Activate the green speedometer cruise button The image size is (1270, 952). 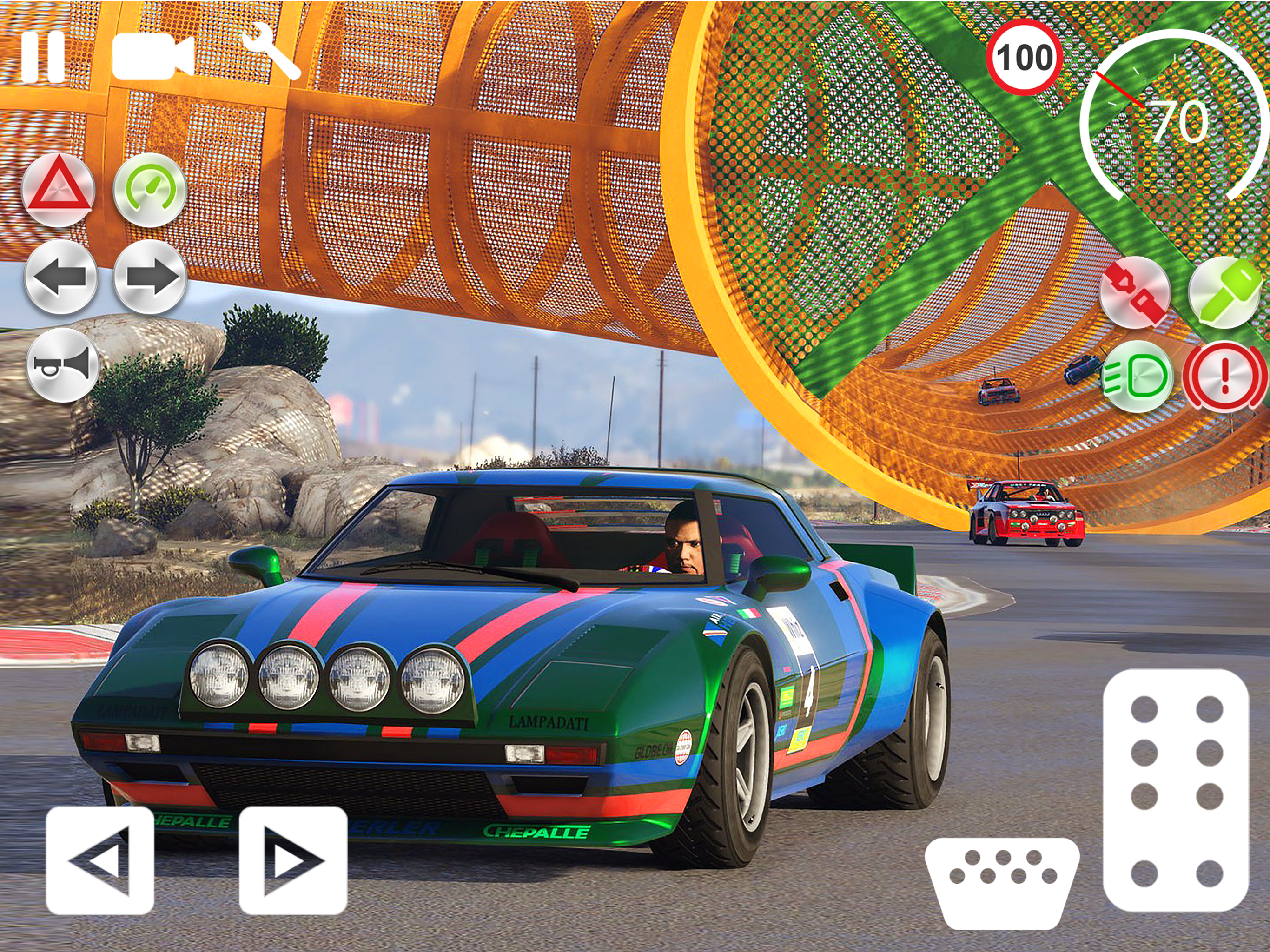point(150,190)
